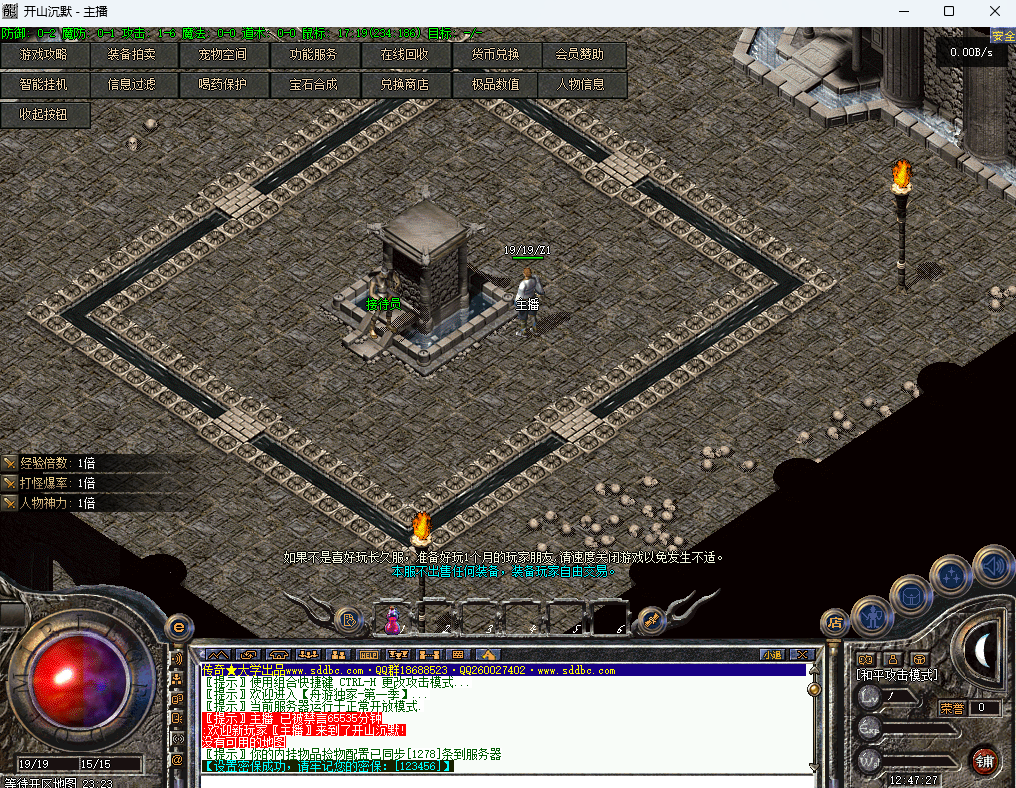Open the shop via the round 店 button

coord(835,622)
